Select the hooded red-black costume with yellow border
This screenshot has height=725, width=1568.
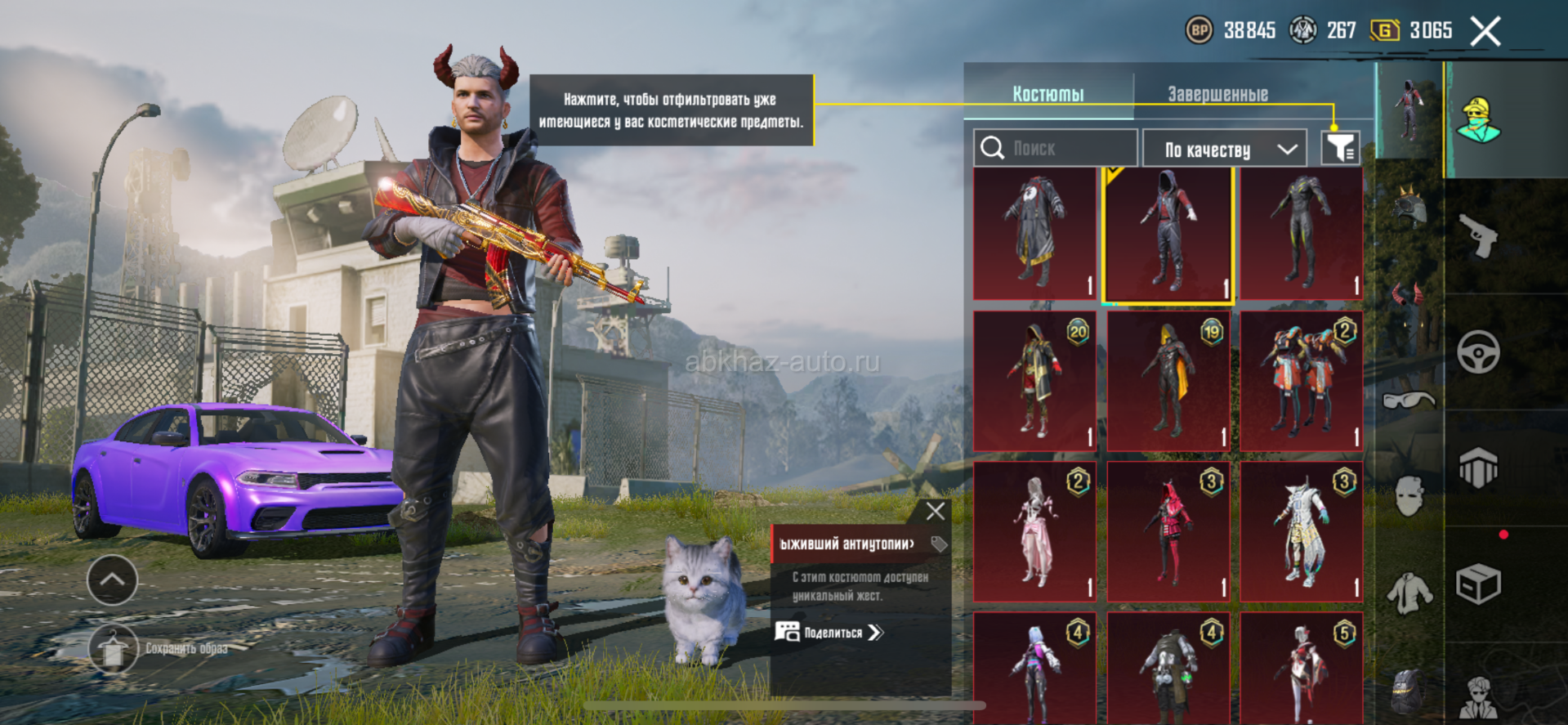click(1168, 235)
